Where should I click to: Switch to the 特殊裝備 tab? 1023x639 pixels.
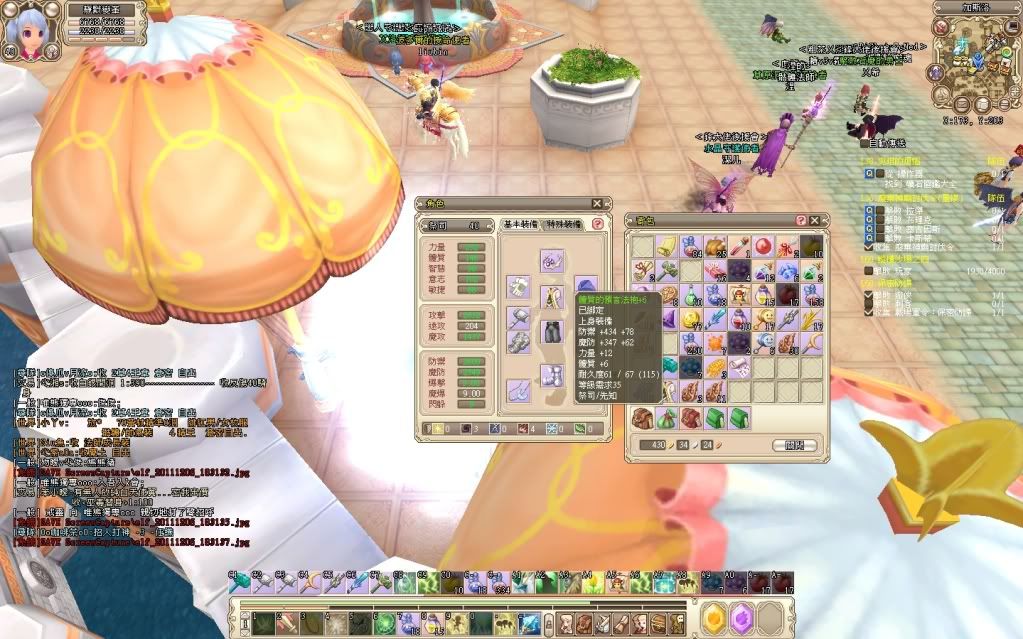click(566, 226)
